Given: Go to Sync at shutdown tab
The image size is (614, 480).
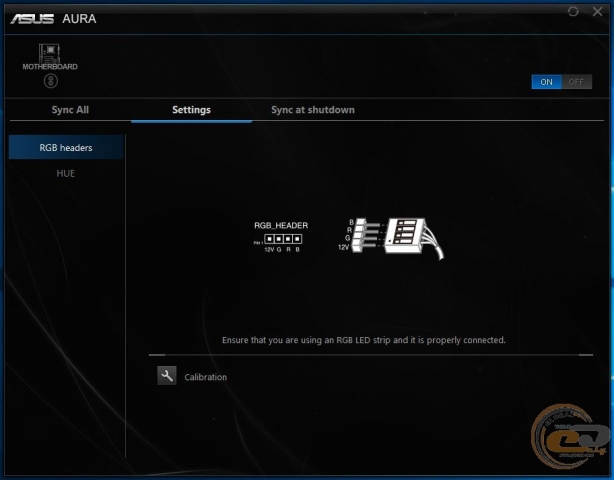Looking at the screenshot, I should click(x=313, y=110).
